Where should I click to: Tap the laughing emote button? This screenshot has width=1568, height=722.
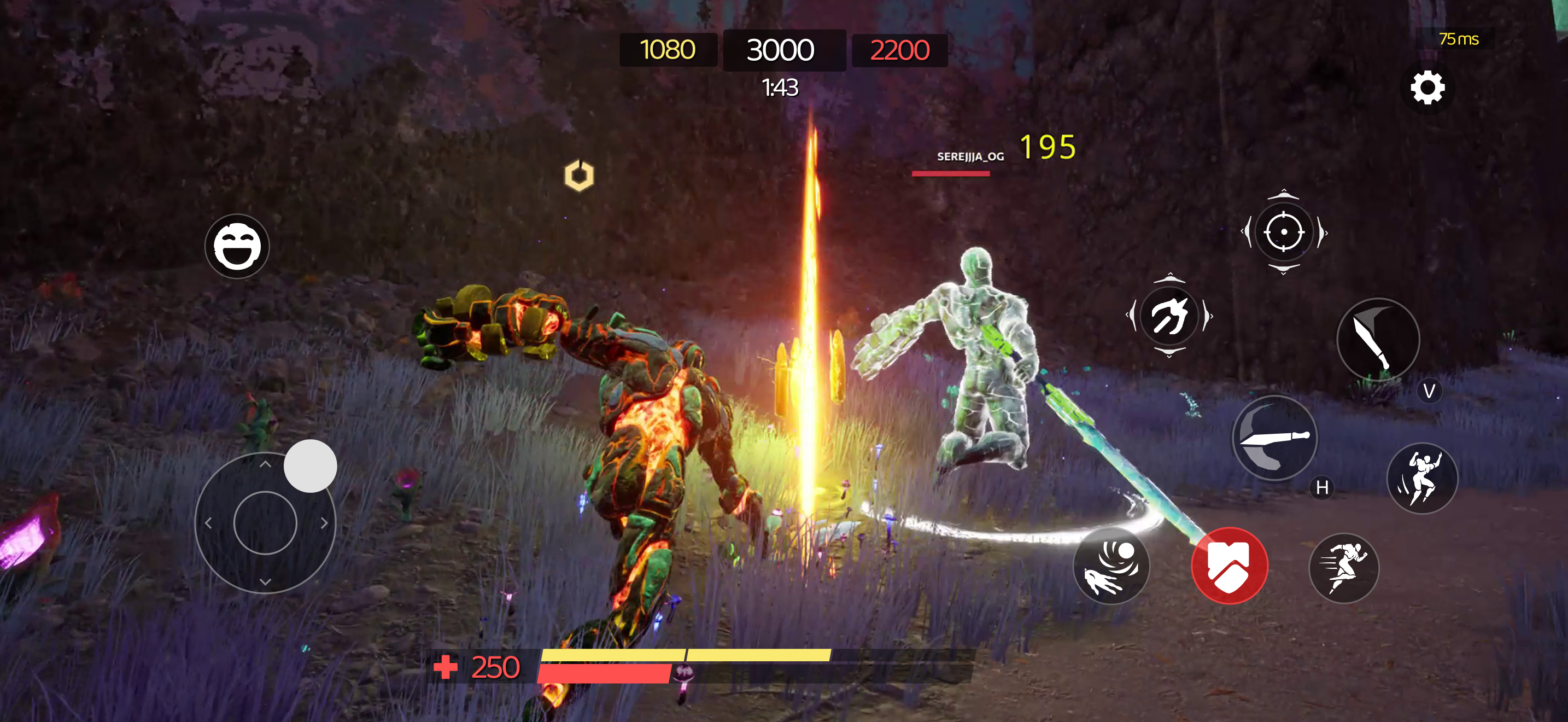point(237,247)
